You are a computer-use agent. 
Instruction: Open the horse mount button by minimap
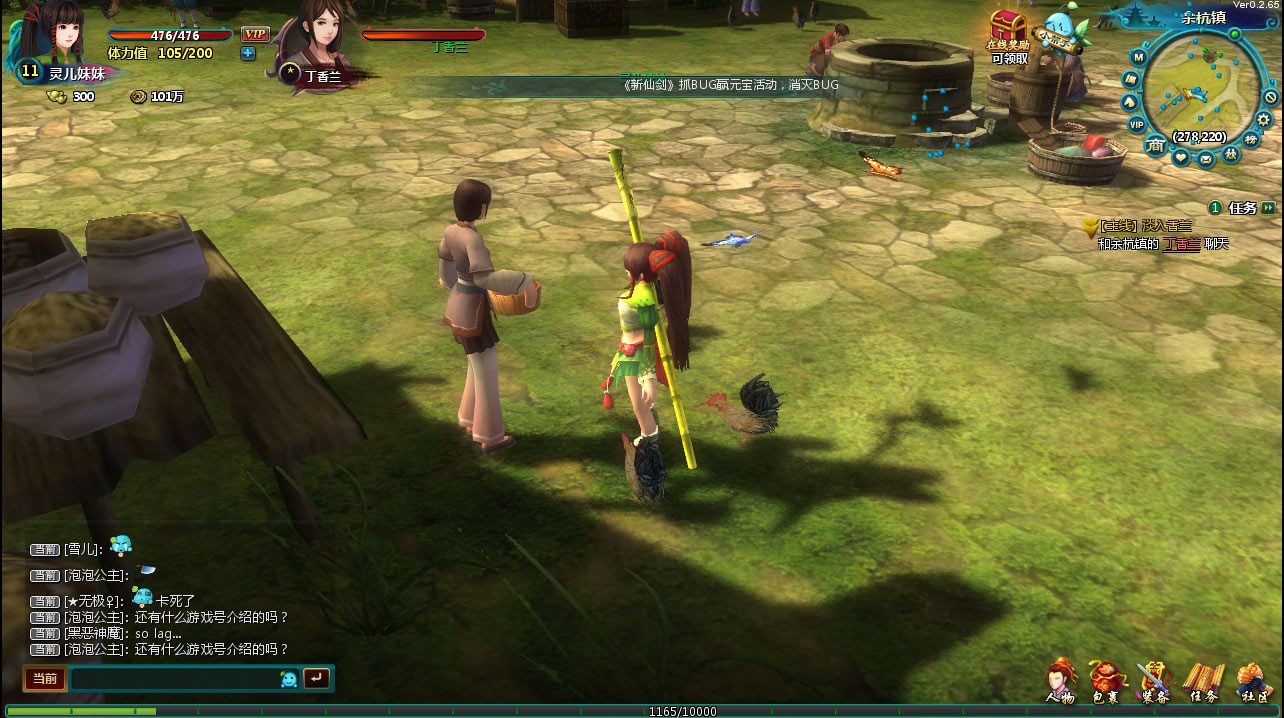1128,101
